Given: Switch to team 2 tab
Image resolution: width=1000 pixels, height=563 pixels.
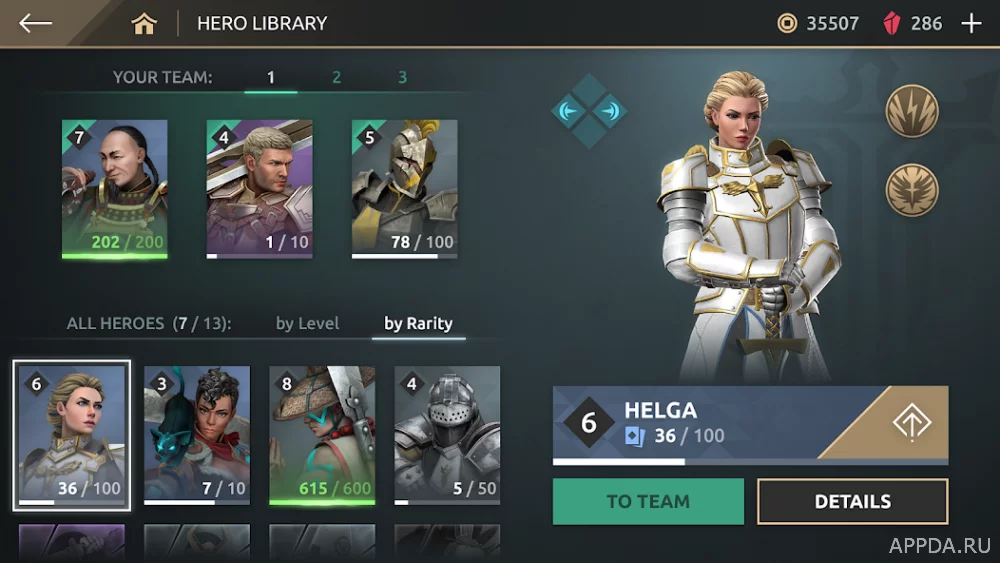Looking at the screenshot, I should (336, 77).
